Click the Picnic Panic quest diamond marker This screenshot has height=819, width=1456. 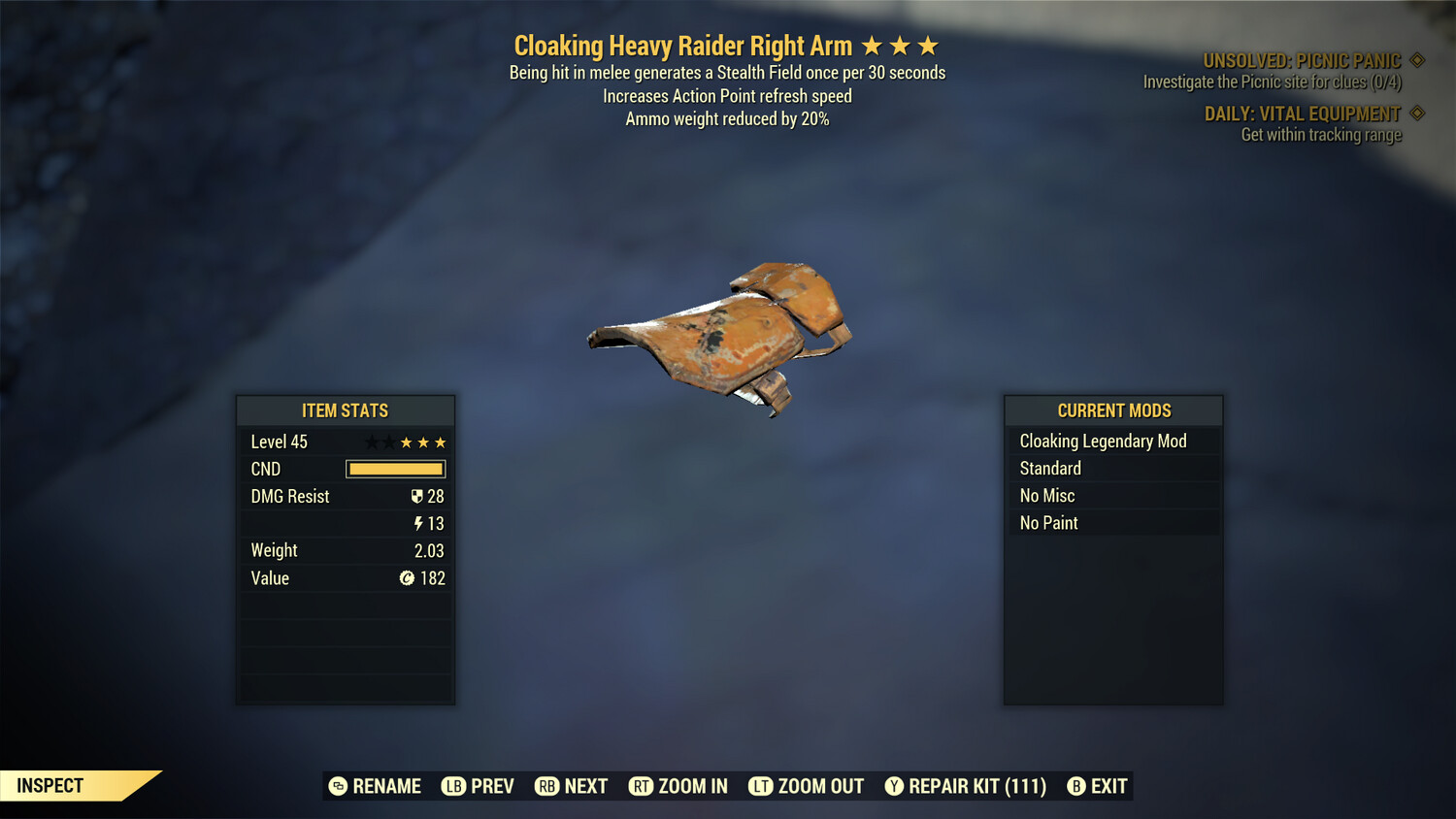(x=1416, y=58)
